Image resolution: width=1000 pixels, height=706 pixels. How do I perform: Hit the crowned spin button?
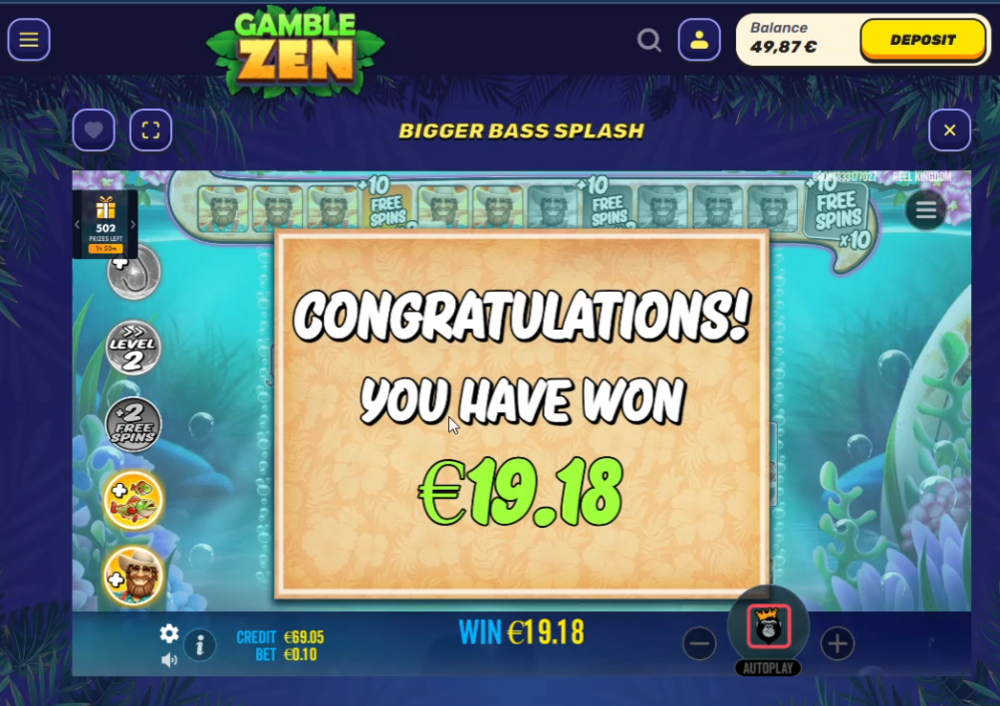pyautogui.click(x=768, y=626)
